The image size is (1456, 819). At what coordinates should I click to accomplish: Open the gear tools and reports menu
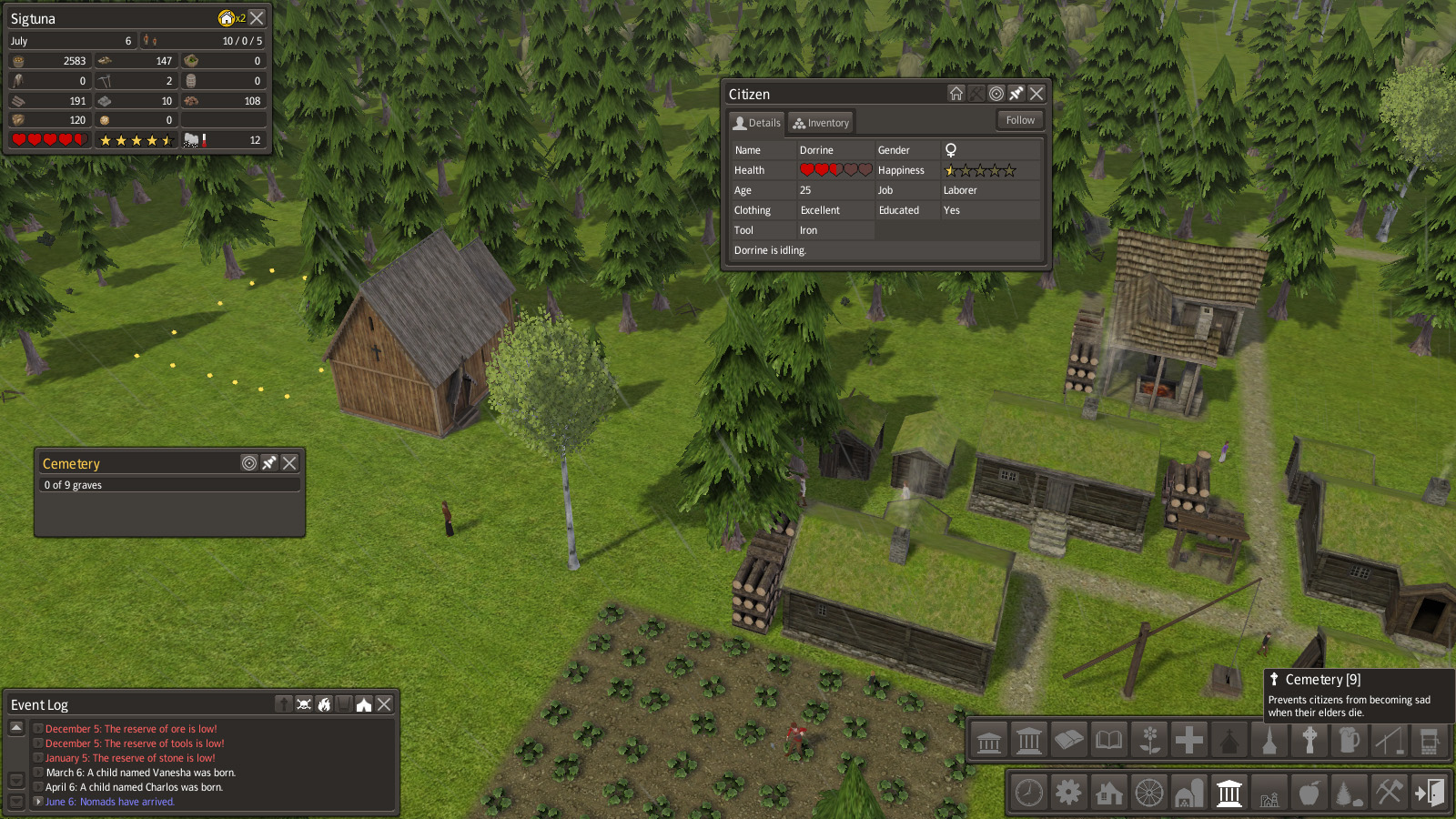[x=1069, y=793]
